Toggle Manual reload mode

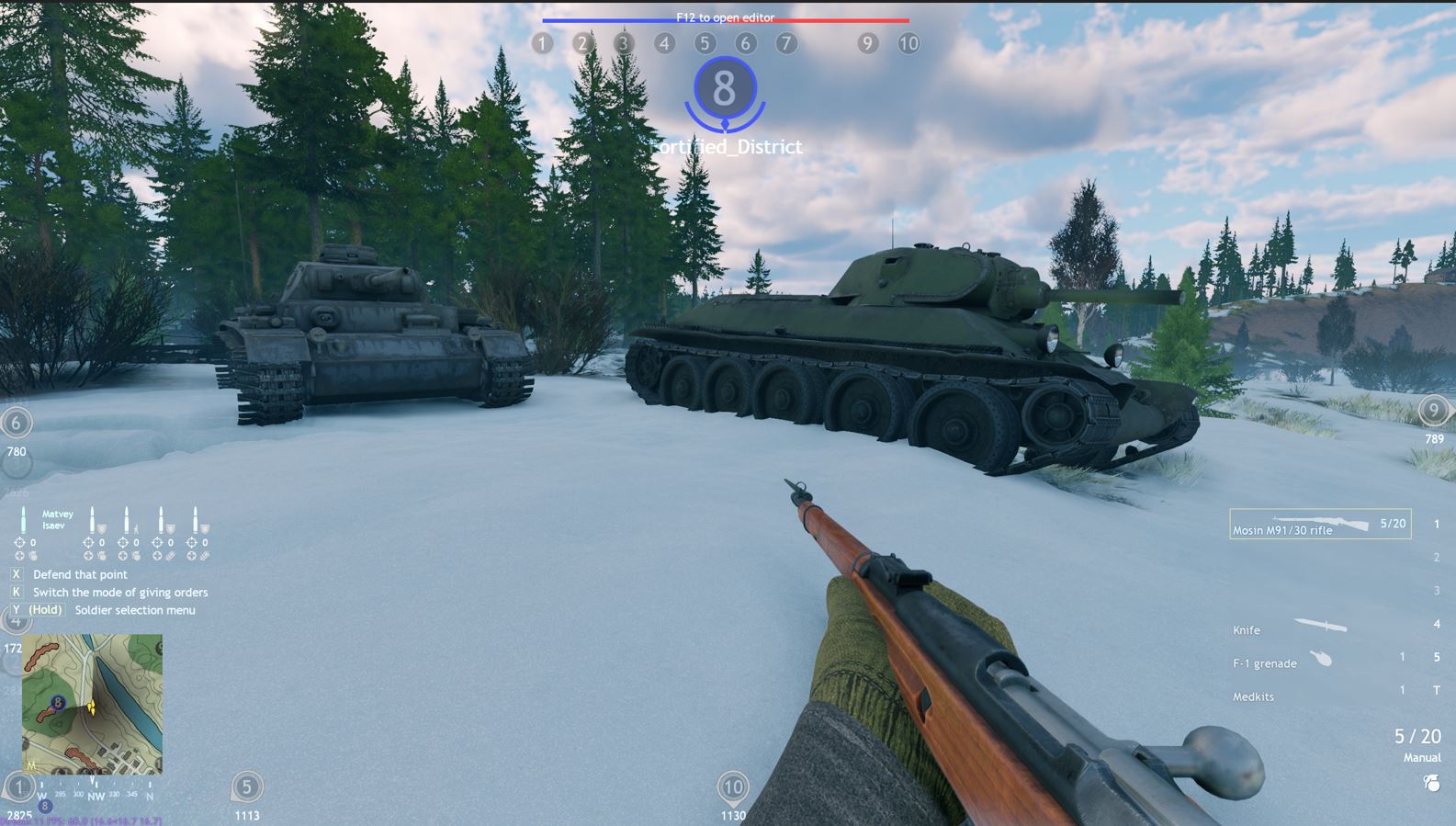(x=1421, y=757)
